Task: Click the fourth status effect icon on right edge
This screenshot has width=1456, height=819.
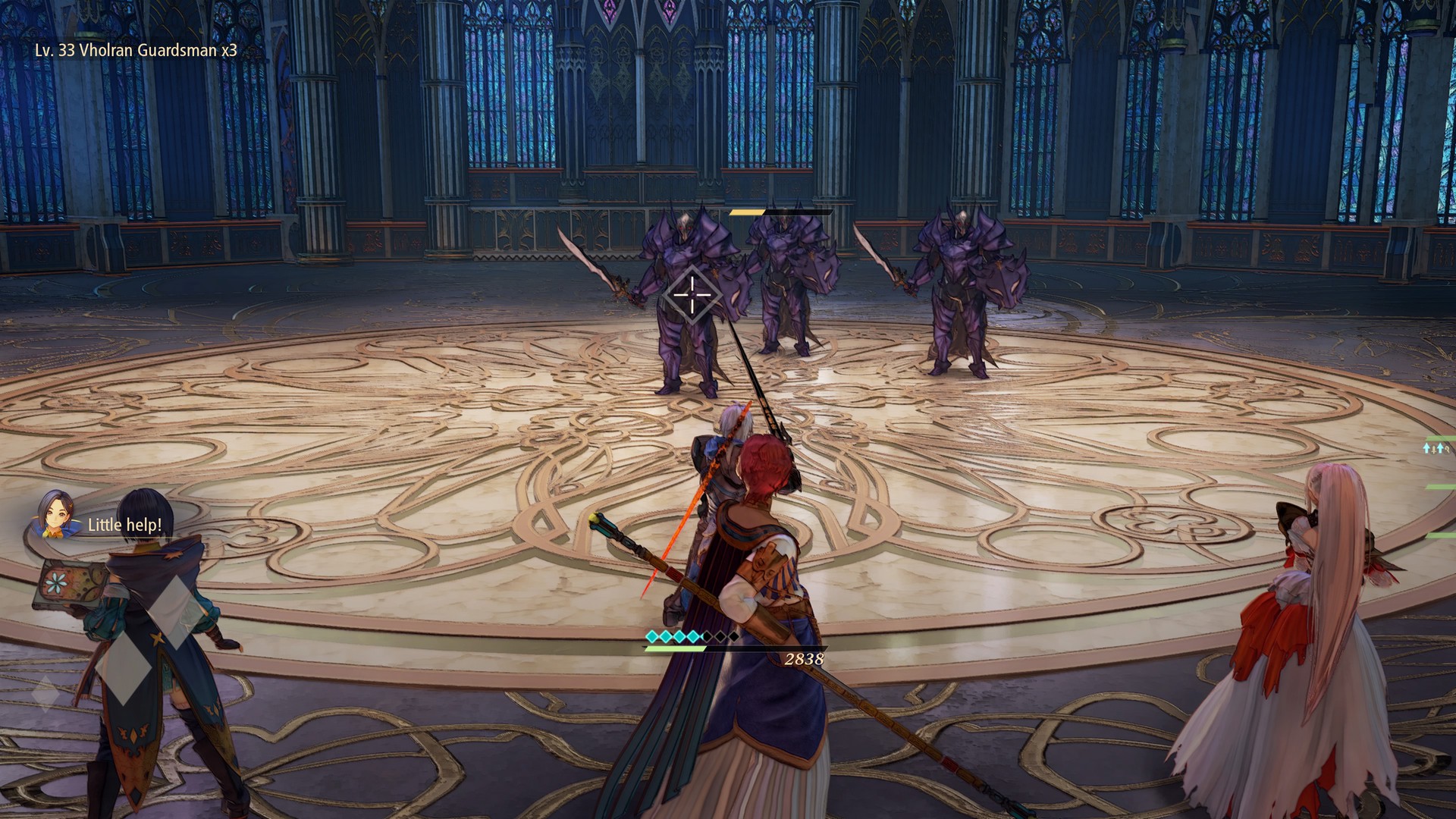Action: tap(1447, 449)
